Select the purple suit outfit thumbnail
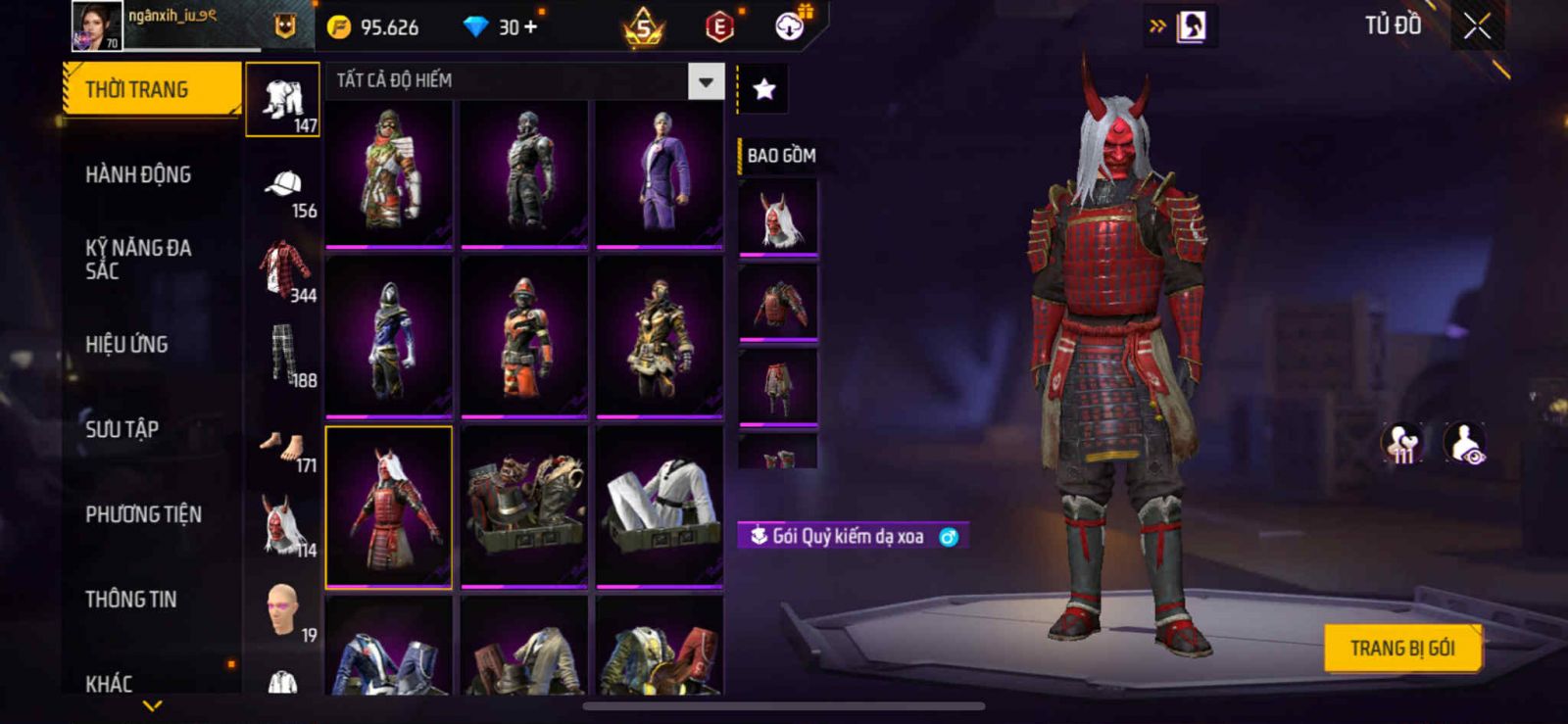Viewport: 1568px width, 724px height. click(x=660, y=173)
